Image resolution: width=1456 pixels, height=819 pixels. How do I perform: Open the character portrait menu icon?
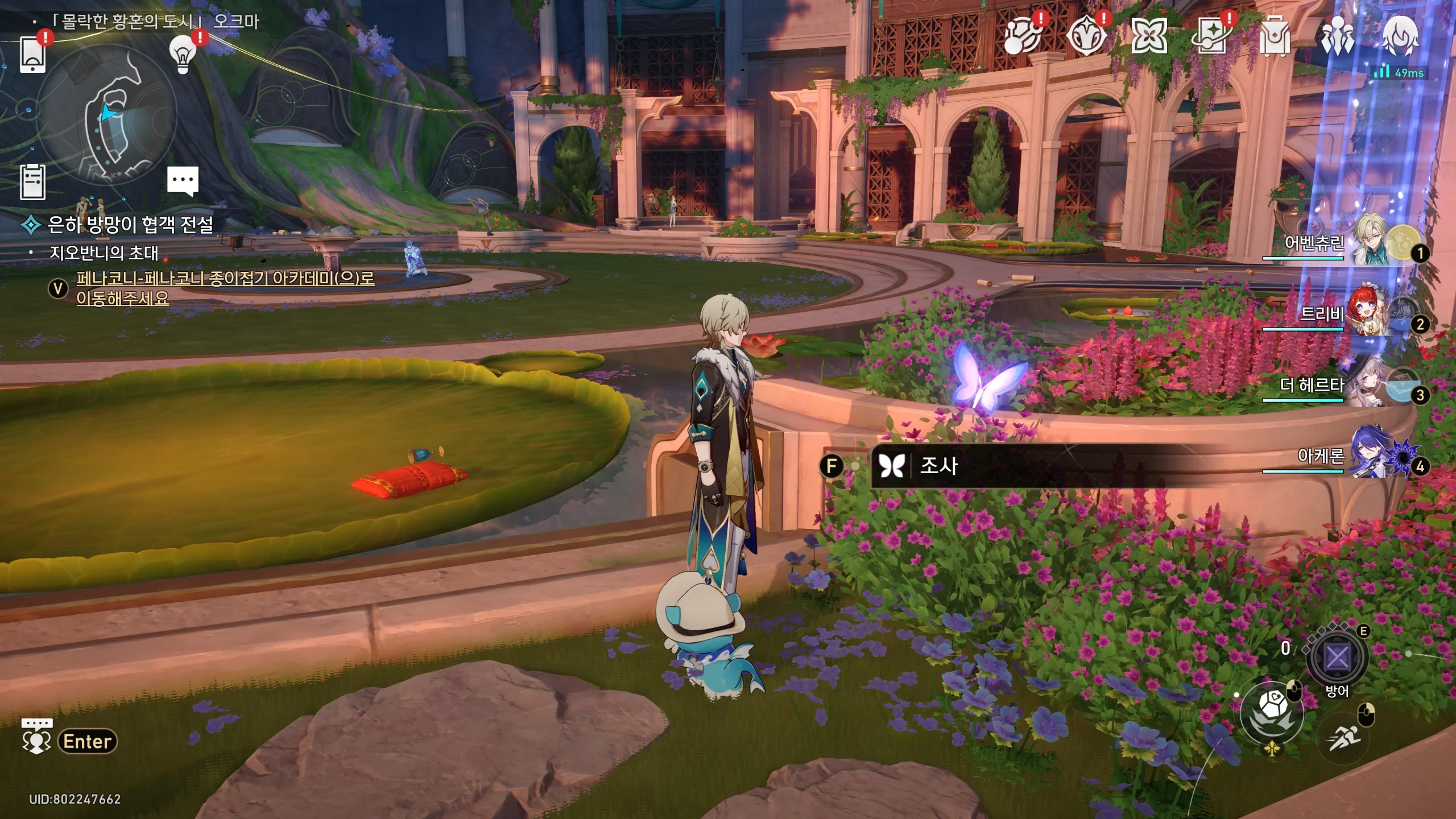[x=1400, y=35]
